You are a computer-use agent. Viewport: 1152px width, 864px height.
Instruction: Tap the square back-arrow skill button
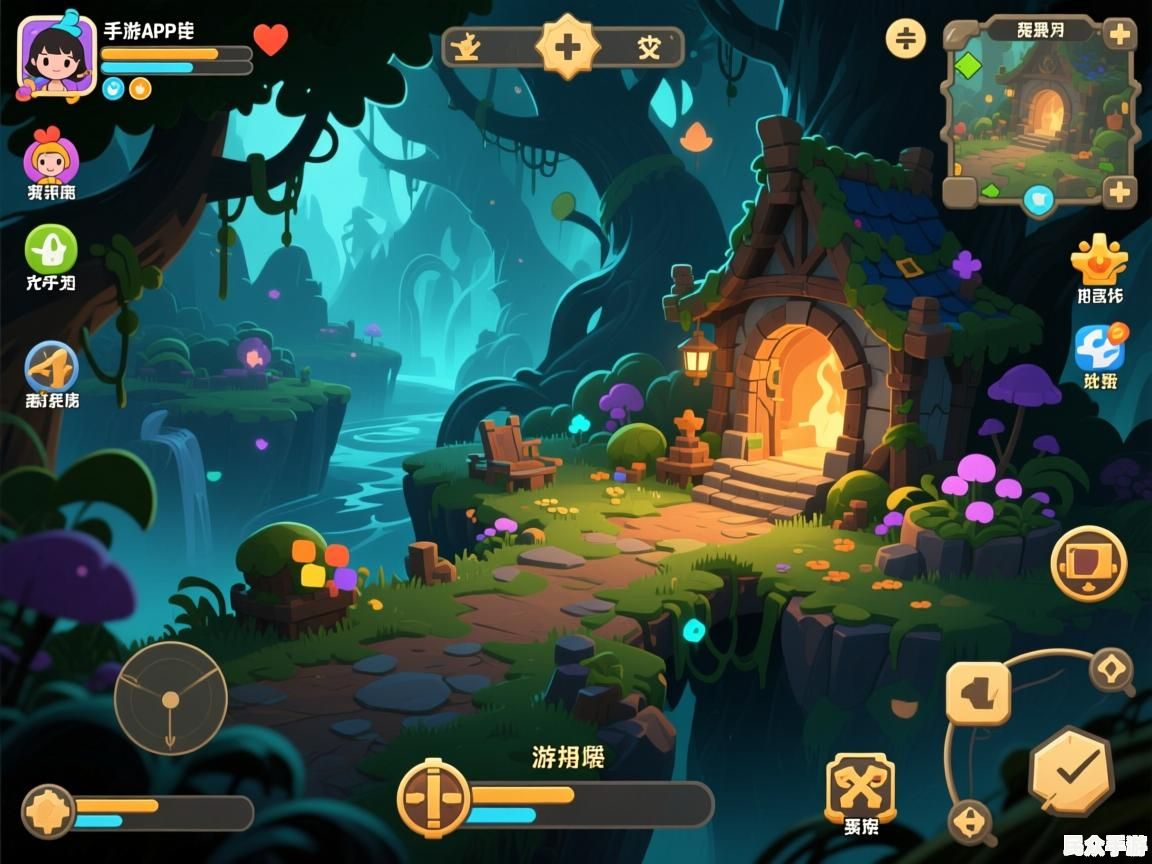[x=978, y=693]
